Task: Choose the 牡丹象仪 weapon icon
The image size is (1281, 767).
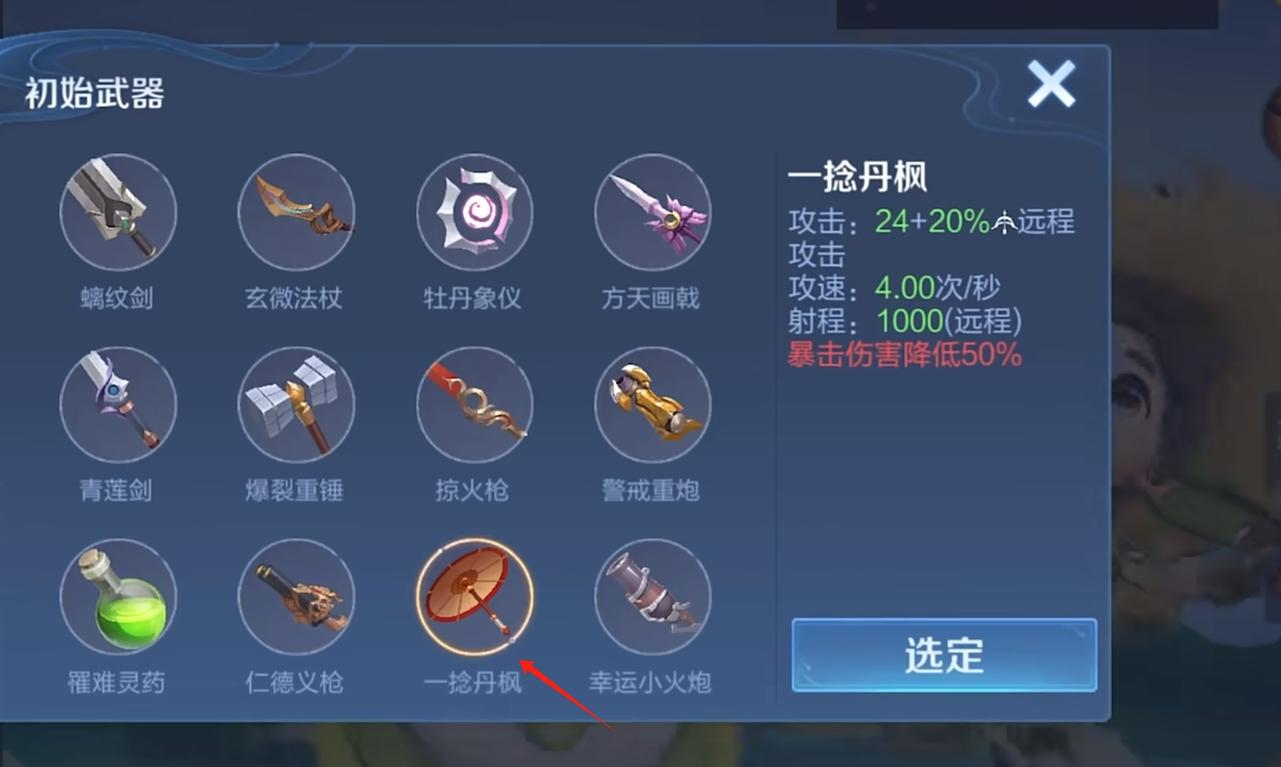Action: click(474, 212)
